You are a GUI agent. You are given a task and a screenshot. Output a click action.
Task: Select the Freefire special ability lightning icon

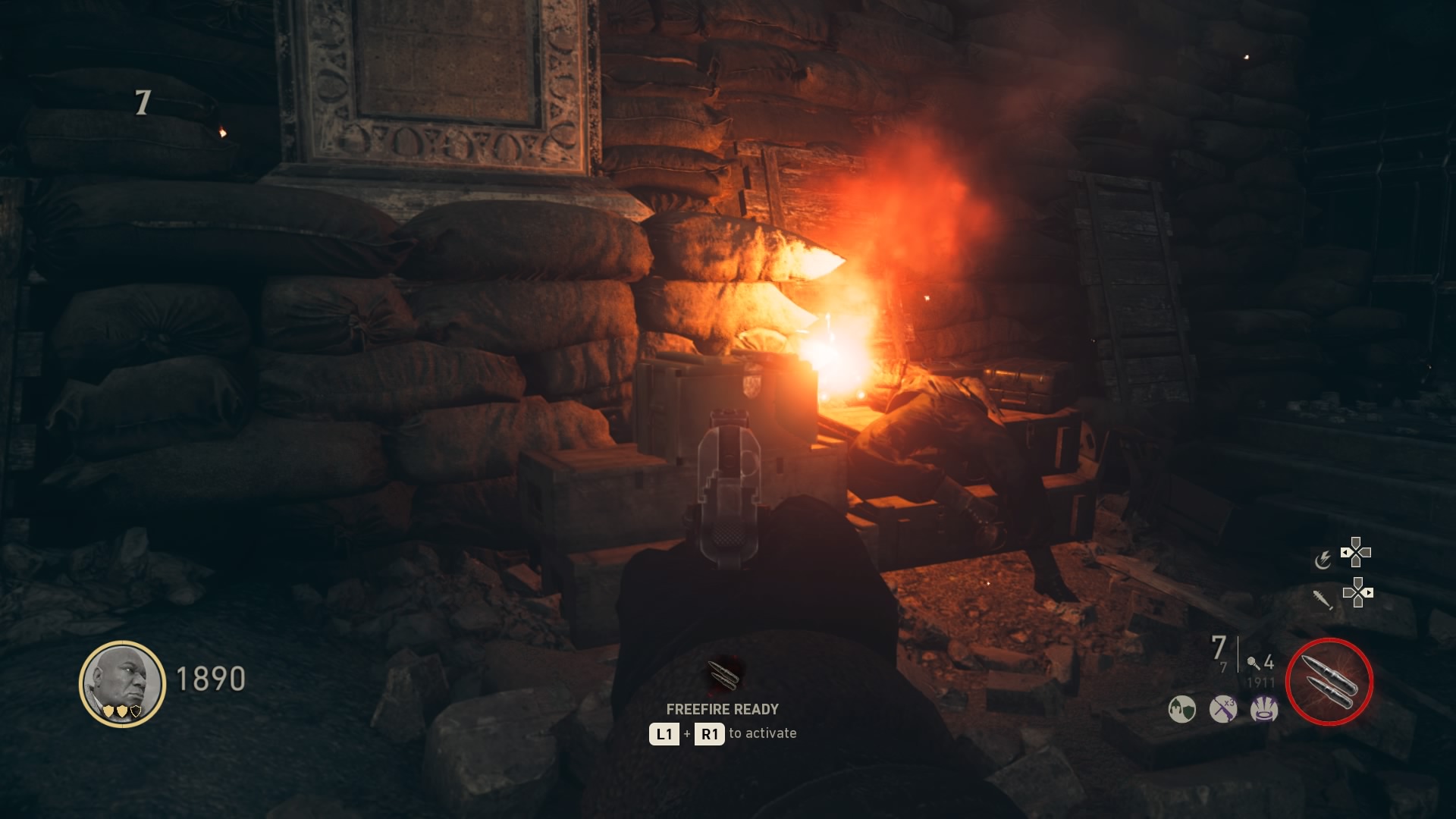[x=1325, y=559]
